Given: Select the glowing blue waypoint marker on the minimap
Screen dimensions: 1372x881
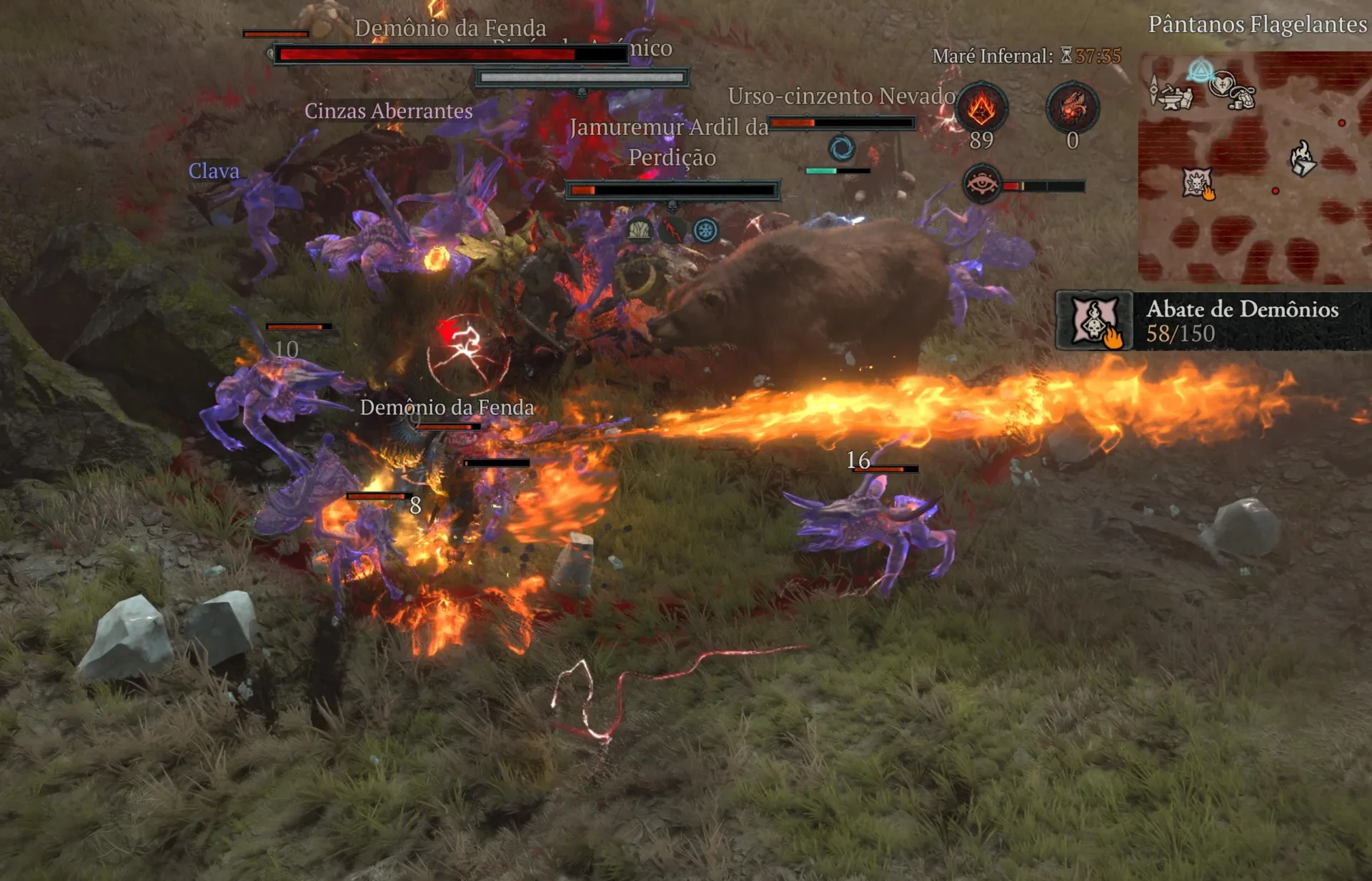Looking at the screenshot, I should point(1201,69).
